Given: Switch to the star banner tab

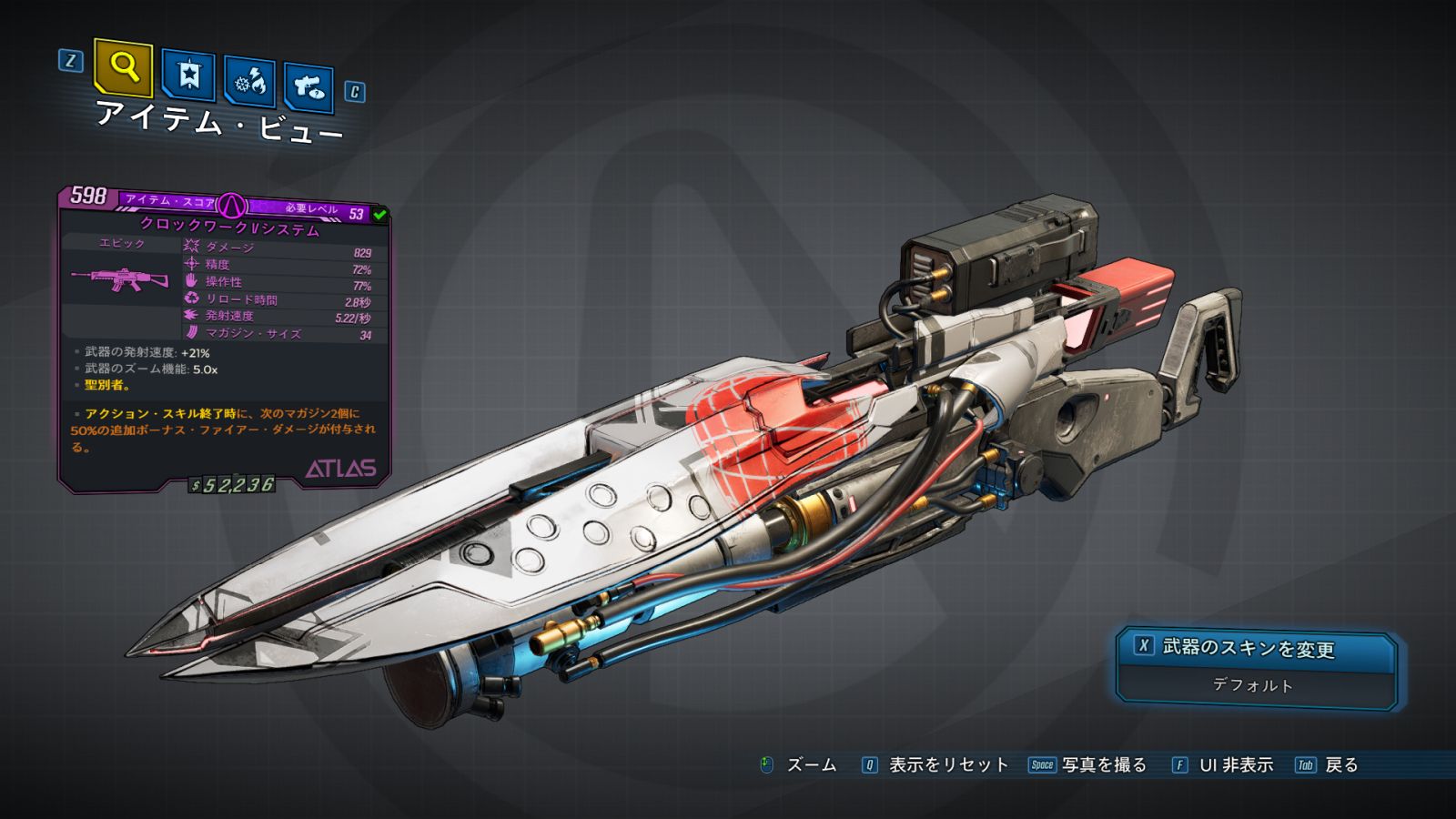Looking at the screenshot, I should [188, 75].
